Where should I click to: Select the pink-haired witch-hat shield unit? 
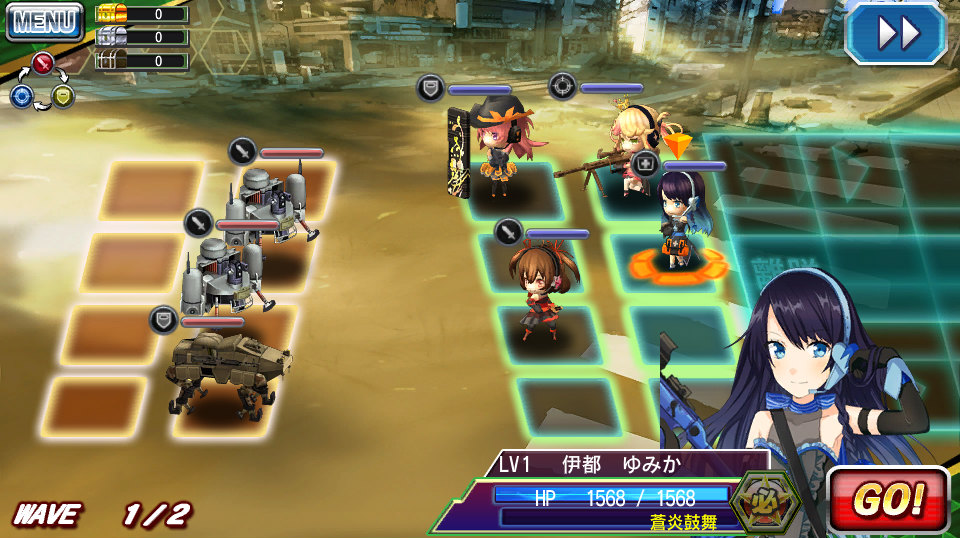click(505, 145)
